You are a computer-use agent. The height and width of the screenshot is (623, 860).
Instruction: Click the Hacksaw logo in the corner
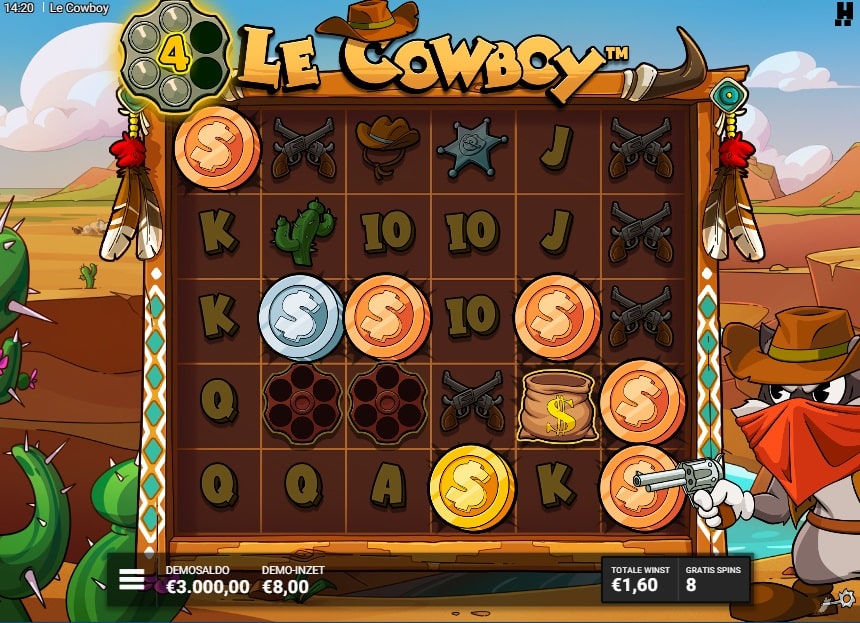[843, 12]
